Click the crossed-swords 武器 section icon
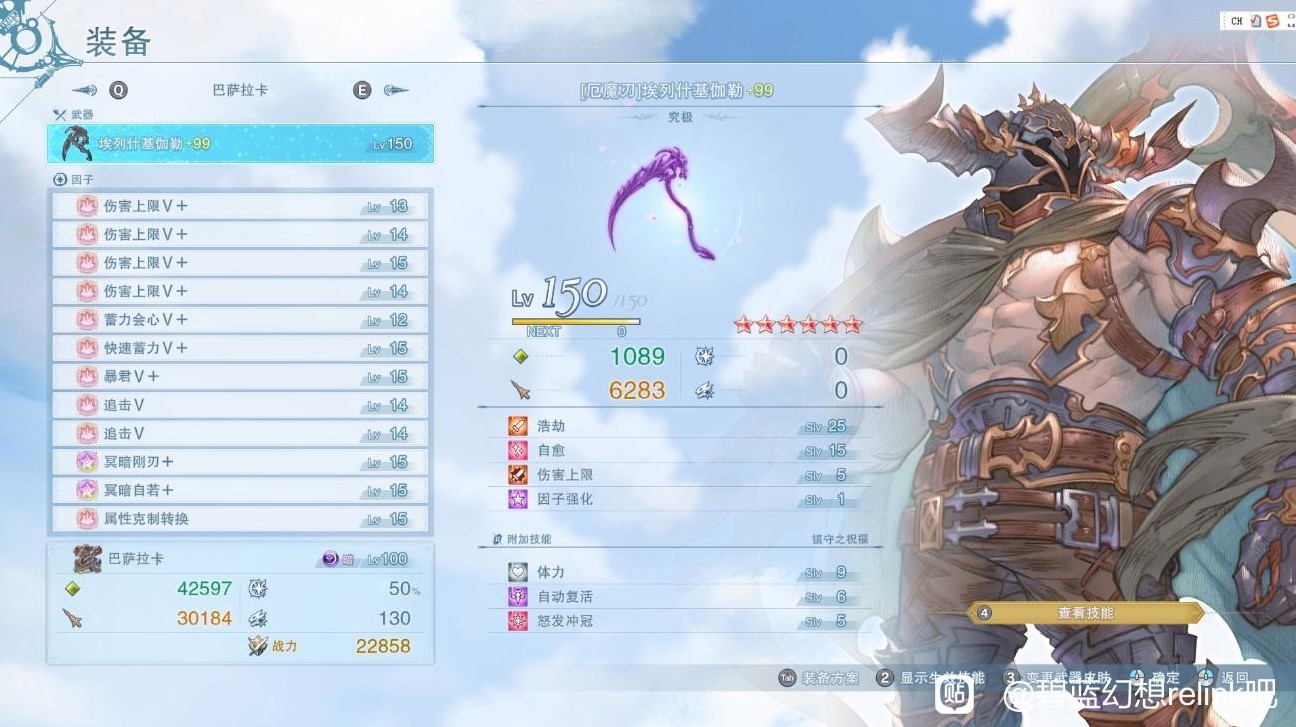Viewport: 1296px width, 727px height. (58, 113)
